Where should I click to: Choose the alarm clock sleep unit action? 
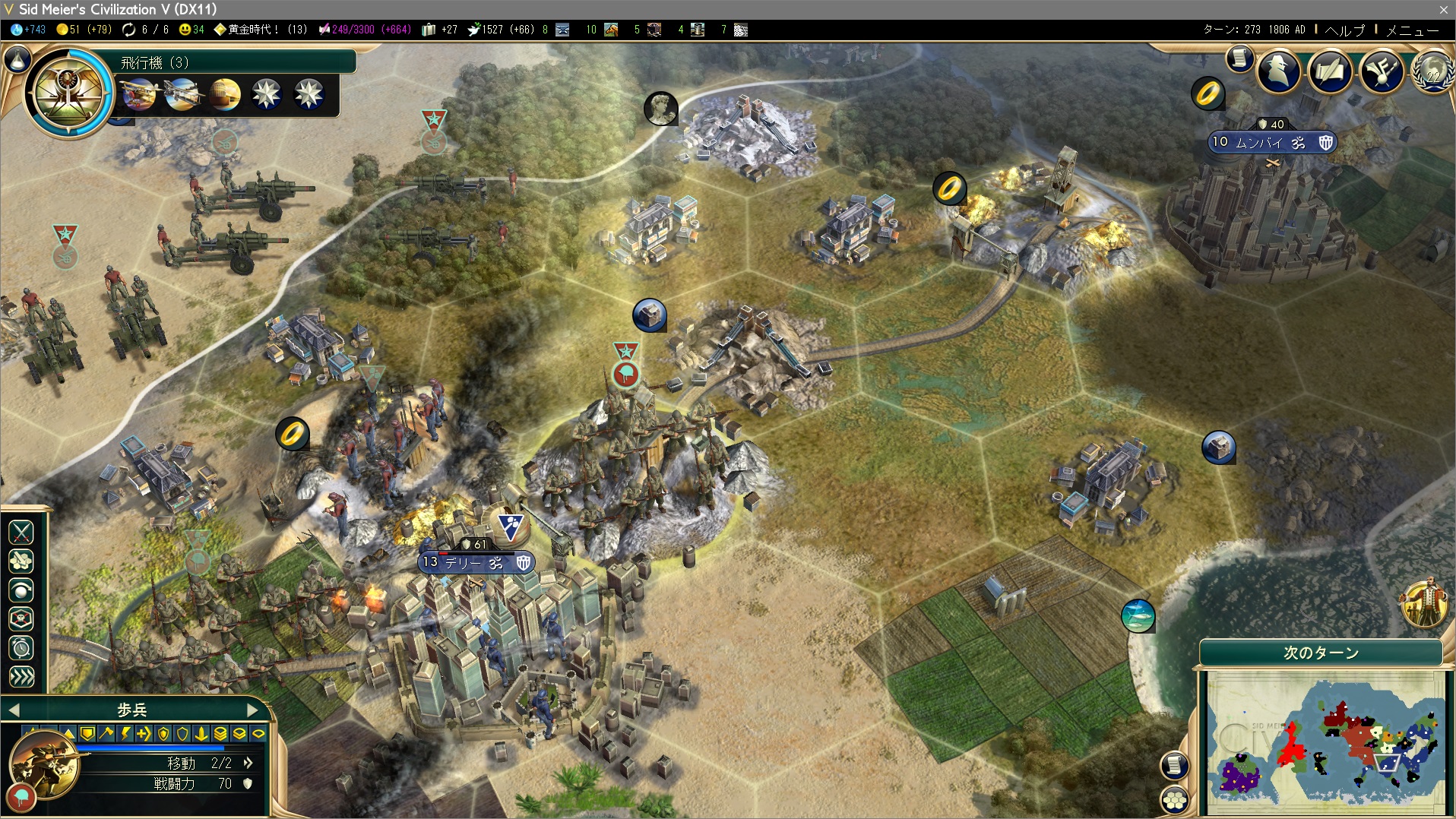click(x=21, y=648)
